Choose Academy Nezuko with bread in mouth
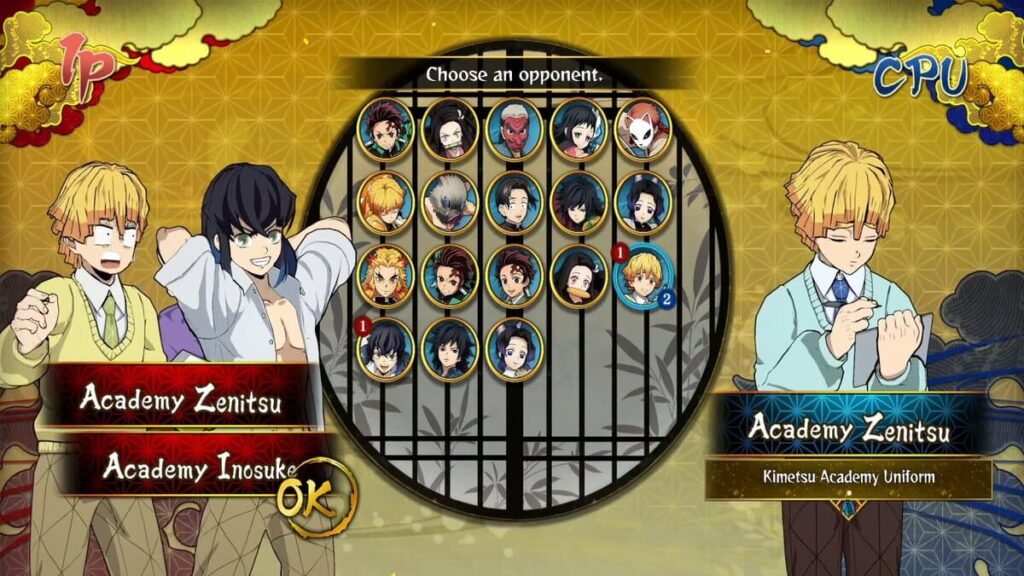The height and width of the screenshot is (576, 1024). click(579, 275)
